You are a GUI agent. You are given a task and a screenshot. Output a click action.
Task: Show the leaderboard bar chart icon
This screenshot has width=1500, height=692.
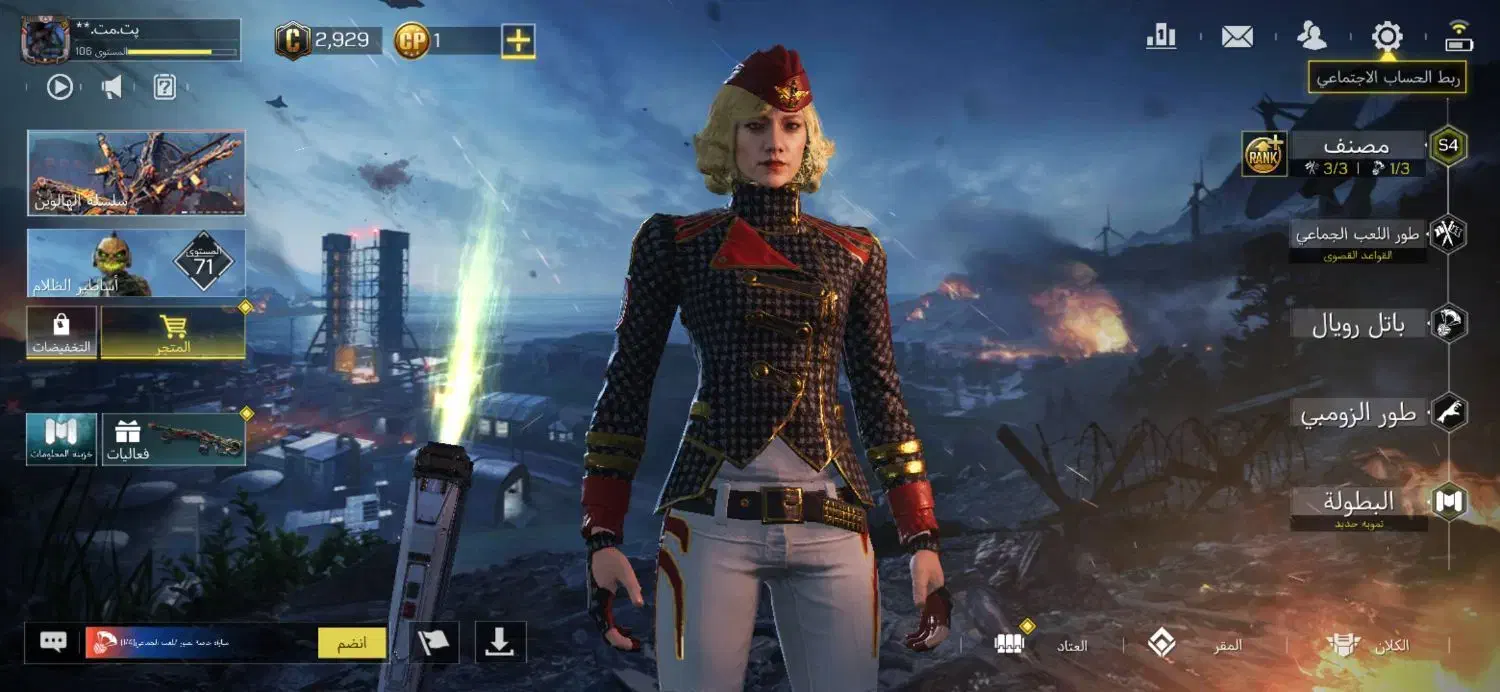coord(1161,37)
